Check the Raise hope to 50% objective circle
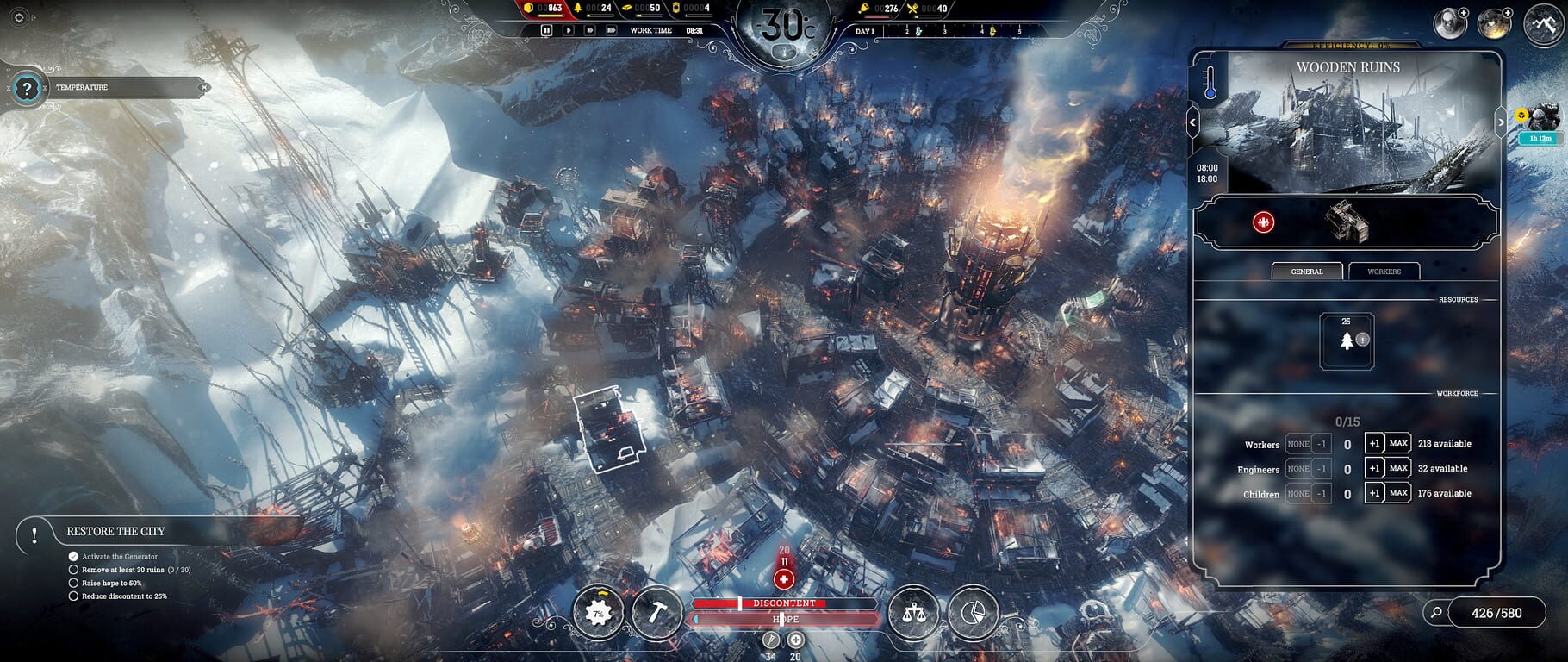Image resolution: width=1568 pixels, height=662 pixels. 72,582
